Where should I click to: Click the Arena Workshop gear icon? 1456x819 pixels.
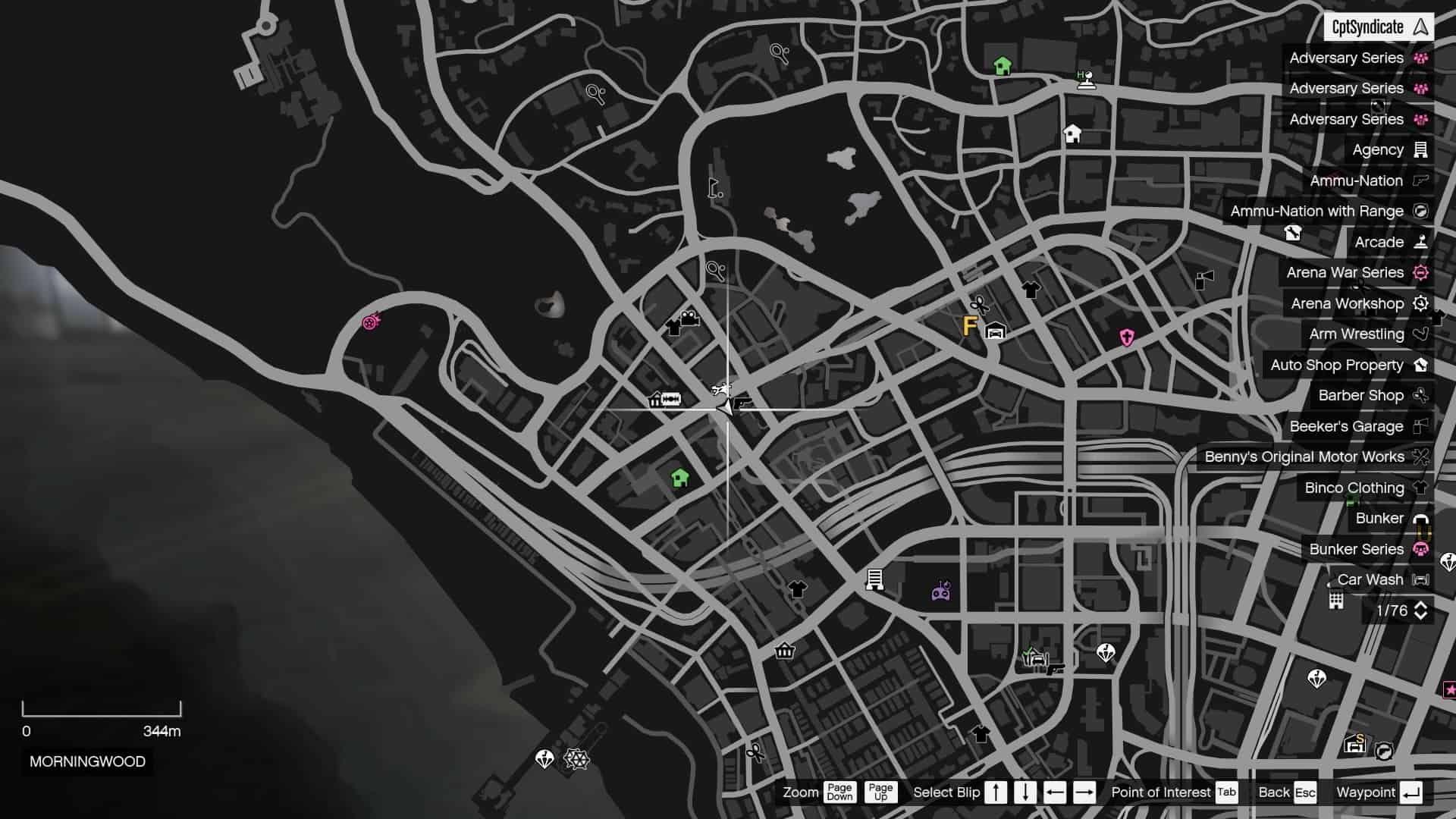coord(1419,303)
